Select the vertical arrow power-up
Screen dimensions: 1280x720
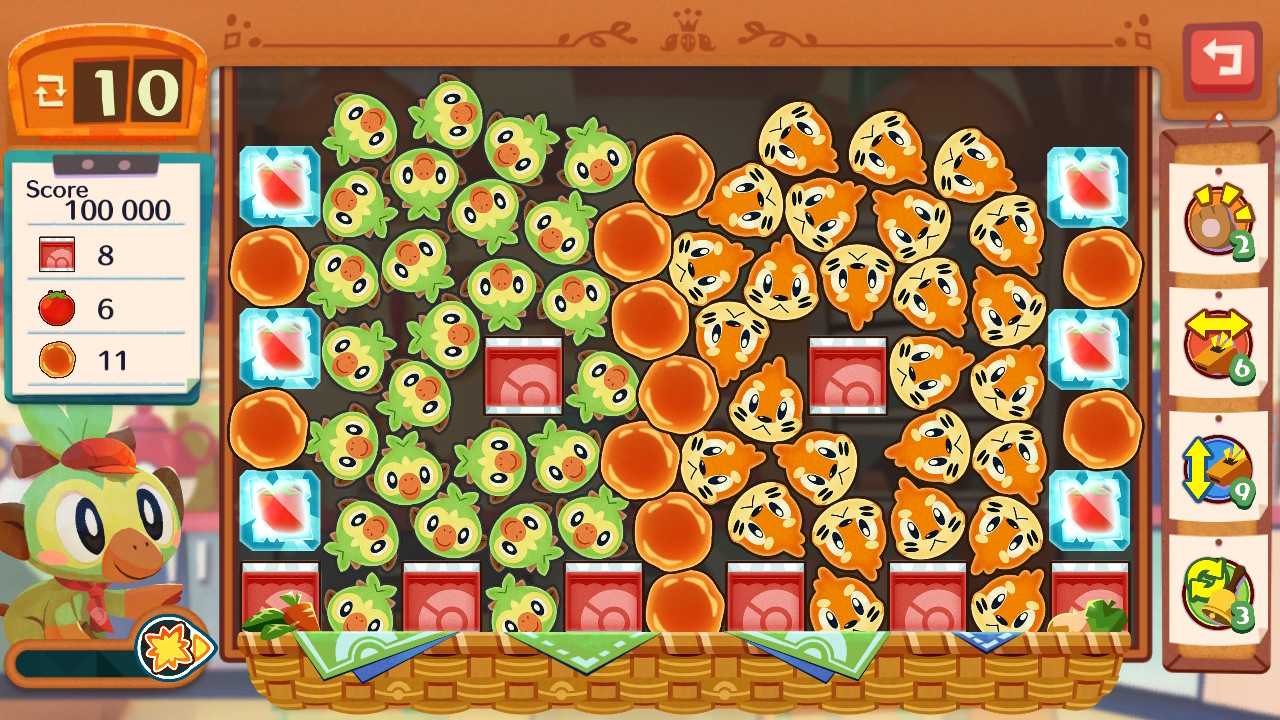pos(1216,467)
